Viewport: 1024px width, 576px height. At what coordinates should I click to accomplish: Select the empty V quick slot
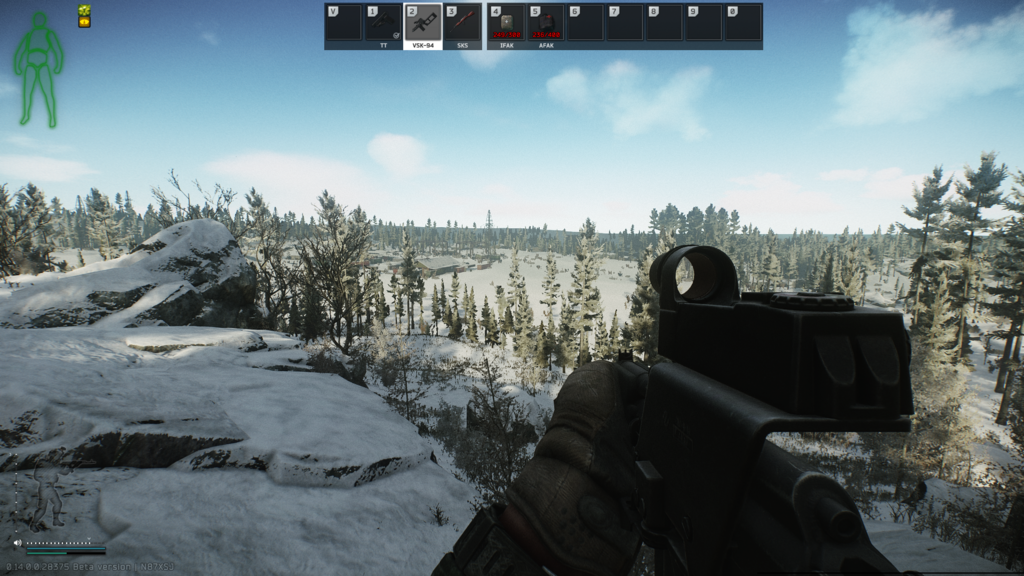click(x=343, y=23)
